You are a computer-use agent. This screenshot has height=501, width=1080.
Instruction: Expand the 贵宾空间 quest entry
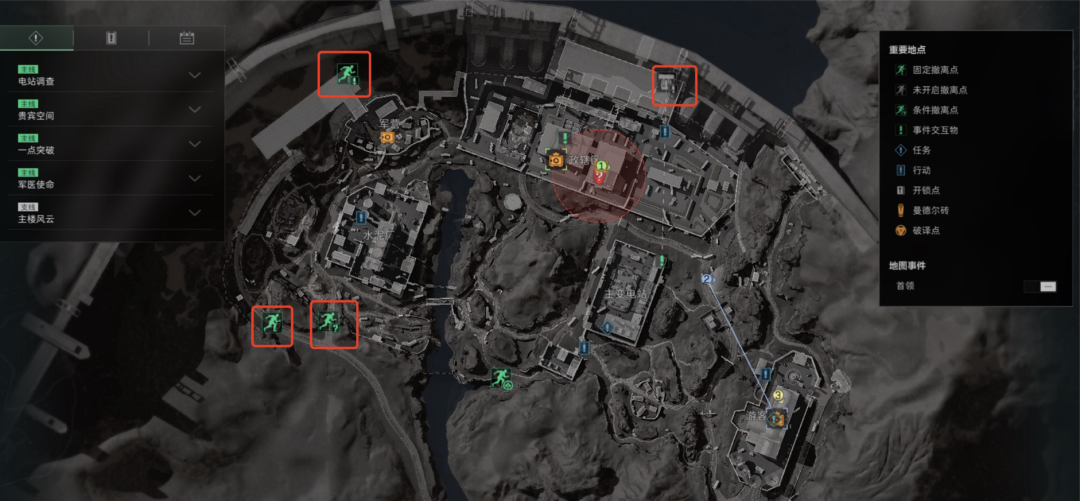(x=195, y=110)
